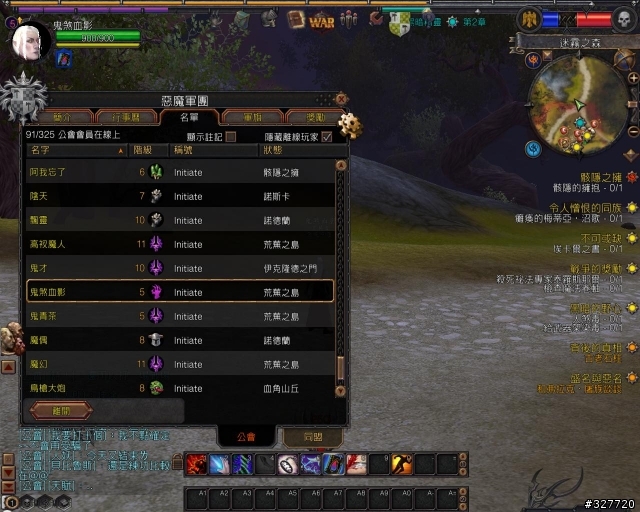The width and height of the screenshot is (640, 512).
Task: Switch to the 名單 roster tab
Action: (x=188, y=117)
